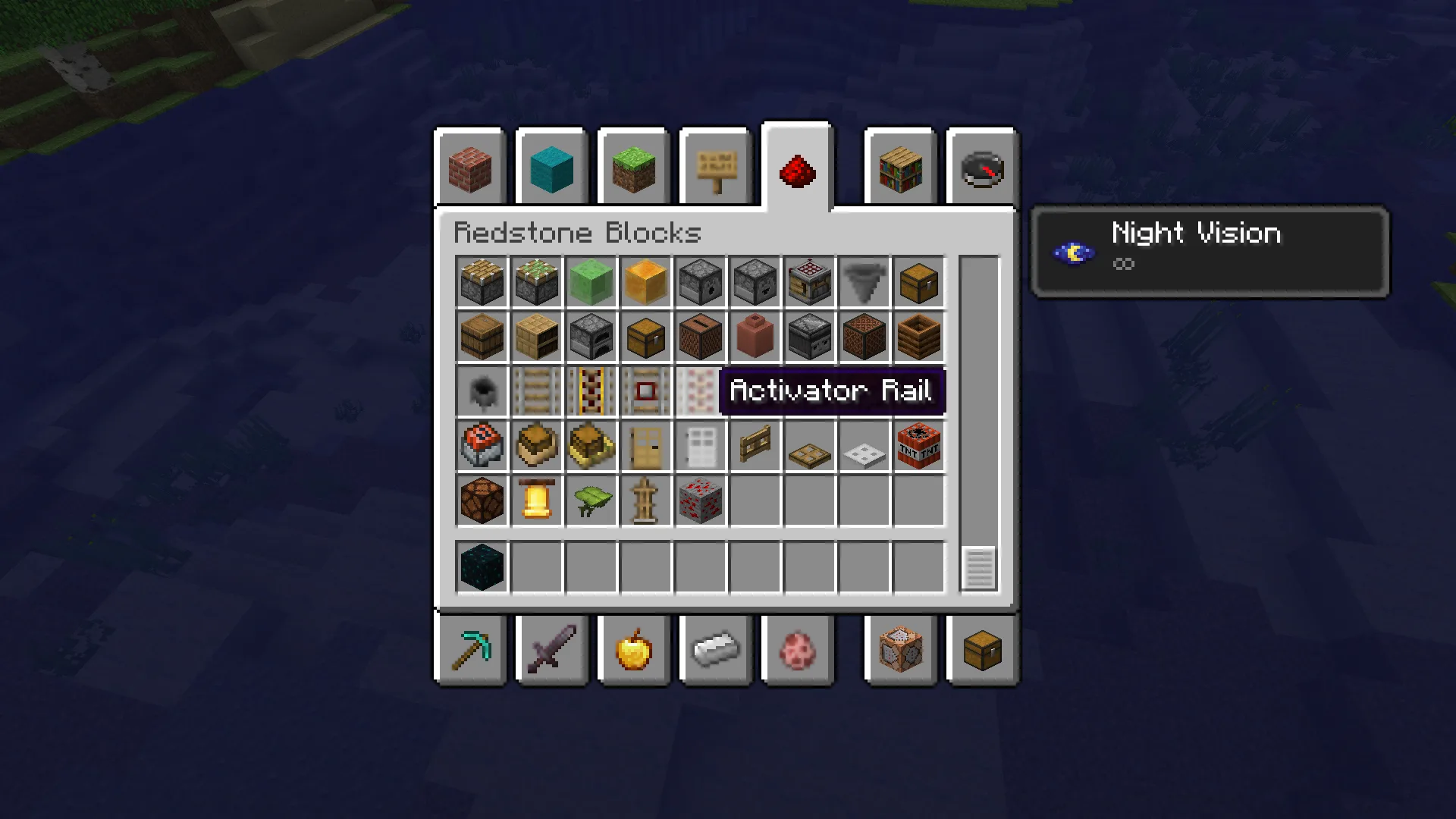1456x819 pixels.
Task: Switch to the bookshelf creative tab
Action: pyautogui.click(x=900, y=168)
